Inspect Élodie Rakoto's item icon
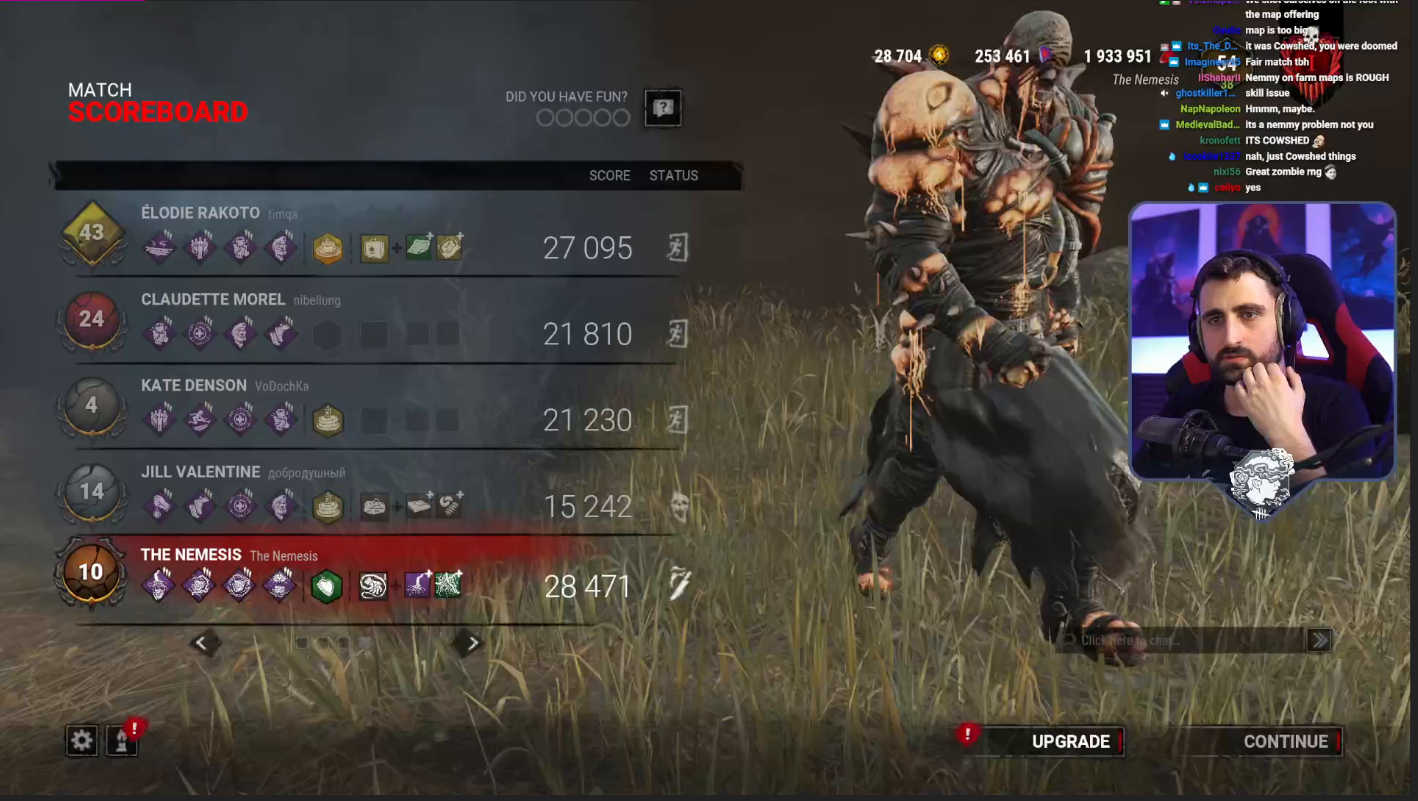This screenshot has height=801, width=1418. pos(374,248)
